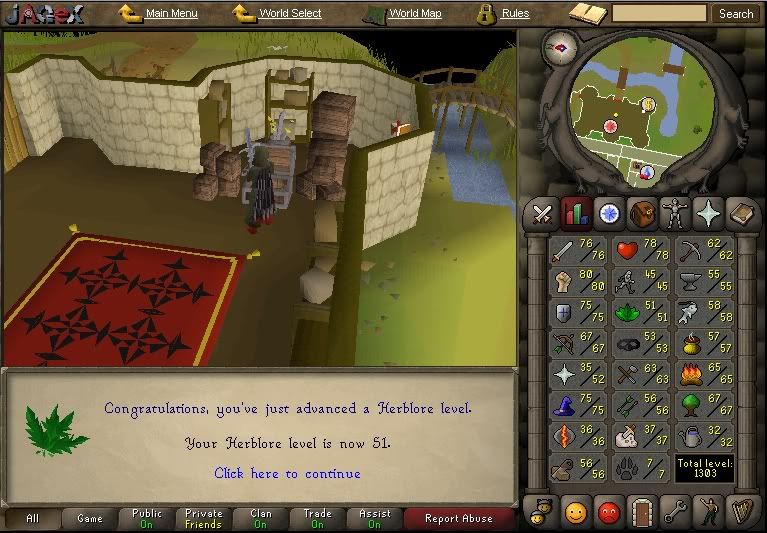The image size is (767, 533).
Task: Select the Herblore skill at level 51
Action: pos(641,313)
